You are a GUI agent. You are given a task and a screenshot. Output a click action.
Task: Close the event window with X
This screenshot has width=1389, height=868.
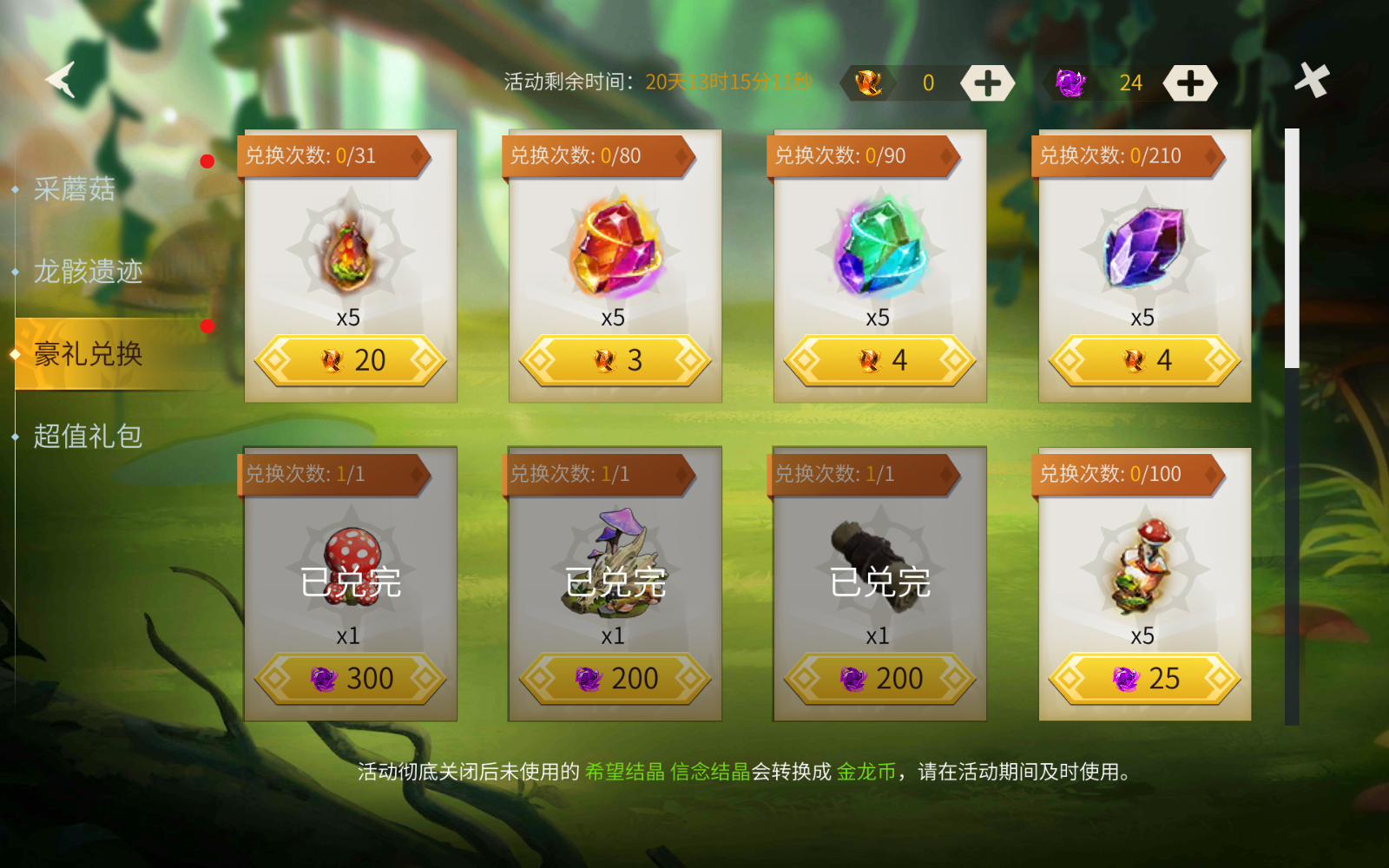(1312, 81)
